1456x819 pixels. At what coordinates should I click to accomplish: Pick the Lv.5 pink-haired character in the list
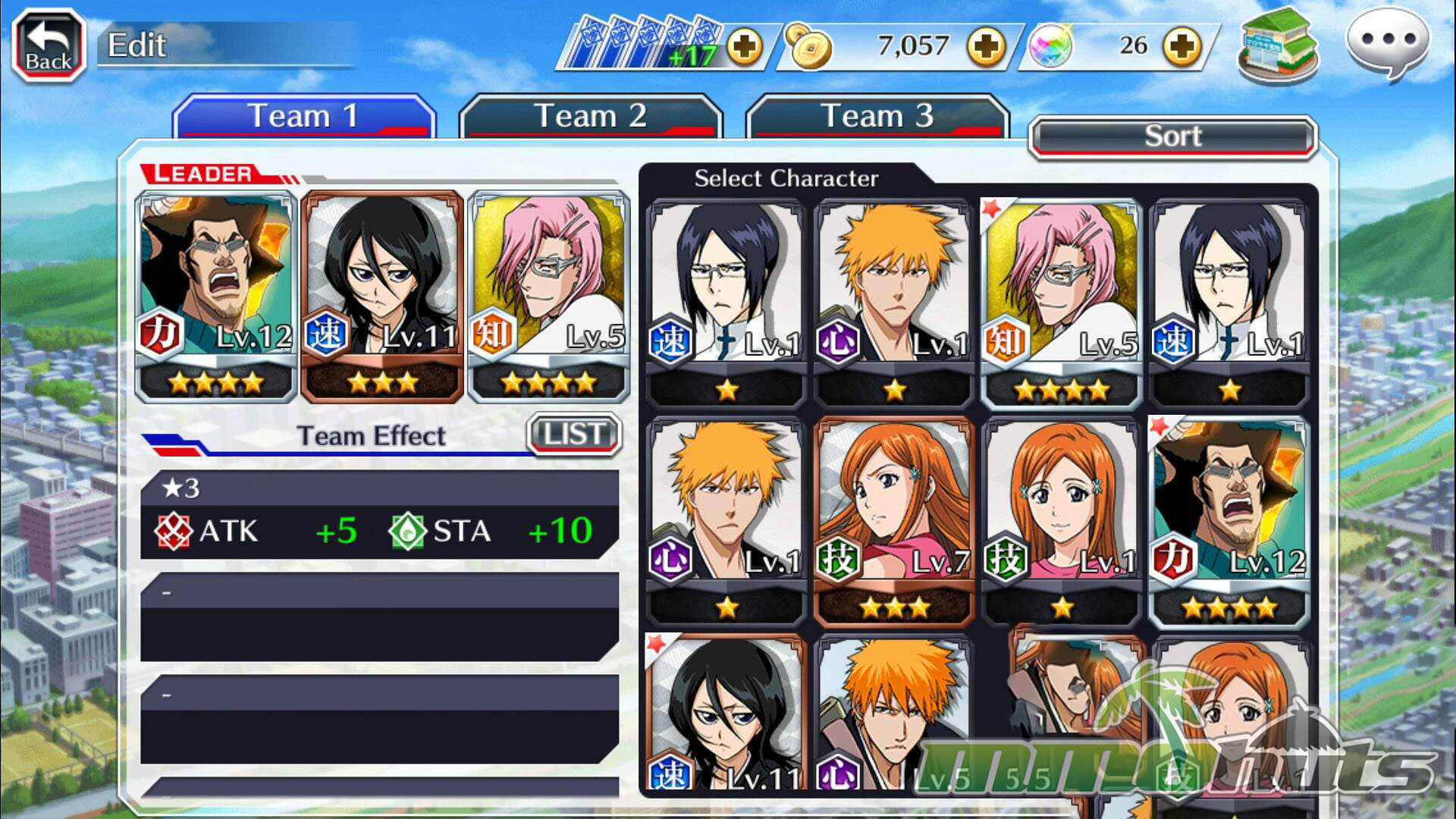(x=1062, y=303)
